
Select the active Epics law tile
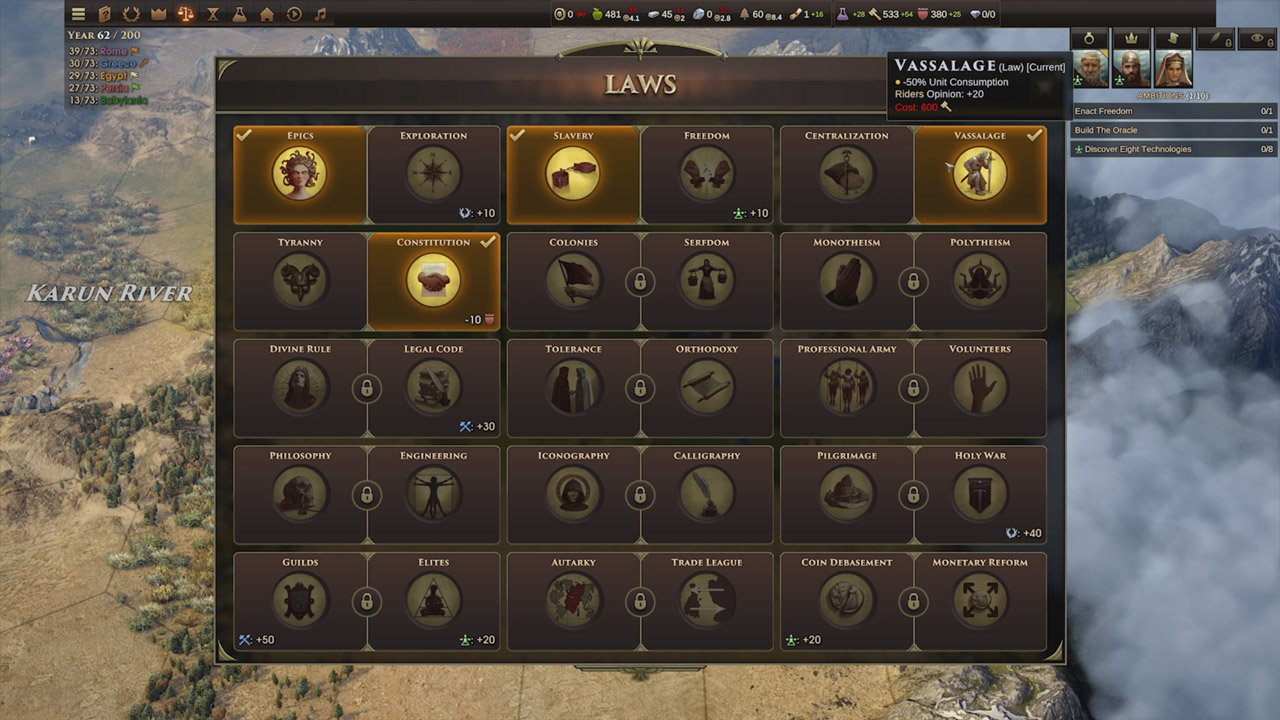300,174
